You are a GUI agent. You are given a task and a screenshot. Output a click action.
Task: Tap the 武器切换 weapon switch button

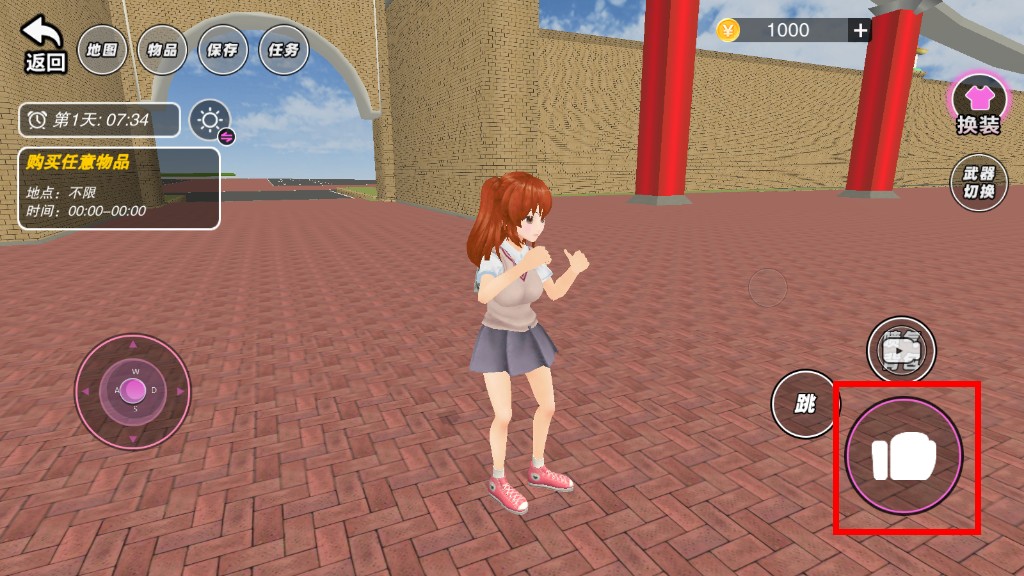[978, 183]
